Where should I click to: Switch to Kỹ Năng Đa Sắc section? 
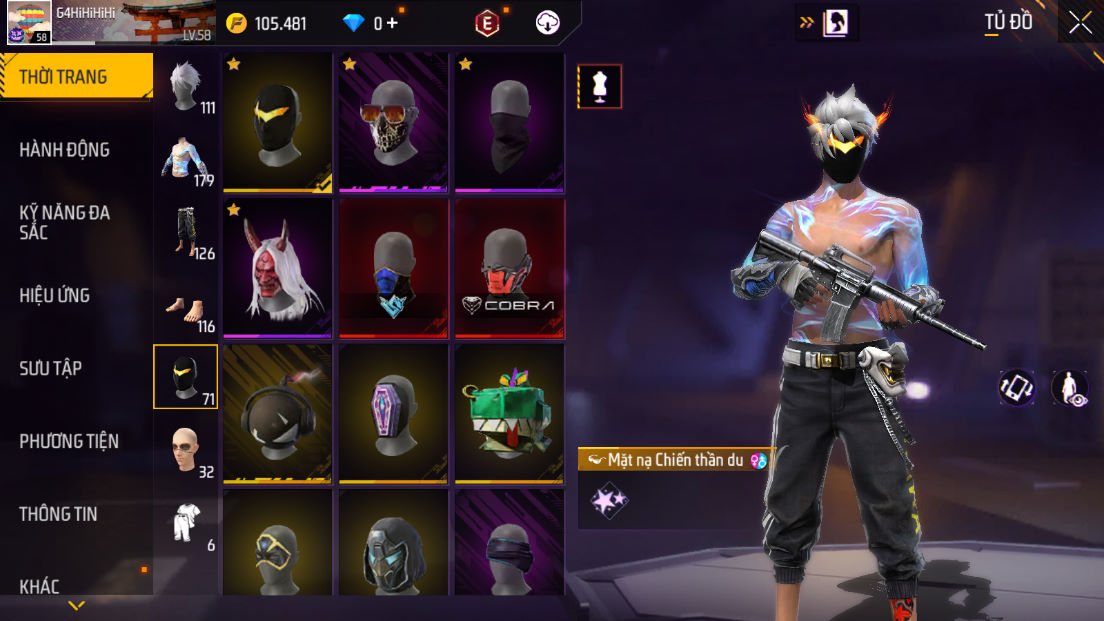(65, 222)
